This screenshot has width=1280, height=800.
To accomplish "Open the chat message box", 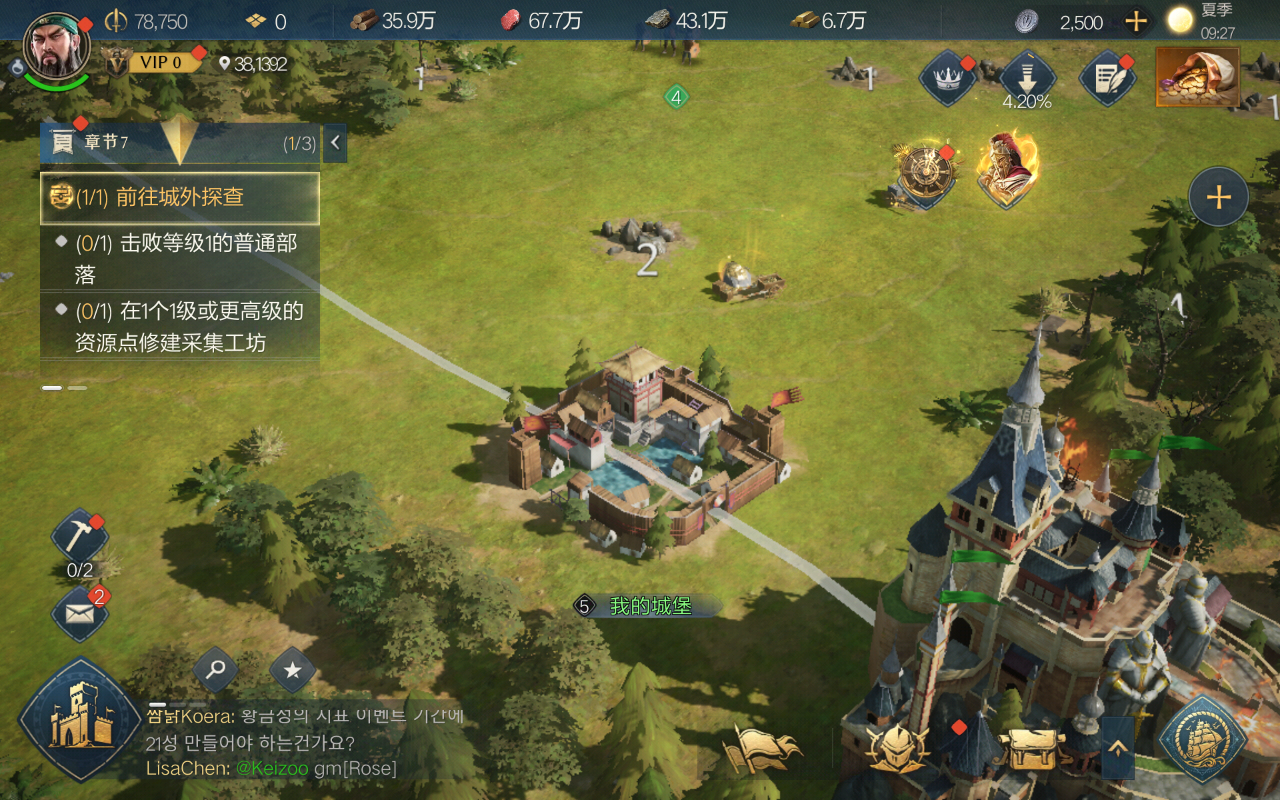I will coord(300,743).
